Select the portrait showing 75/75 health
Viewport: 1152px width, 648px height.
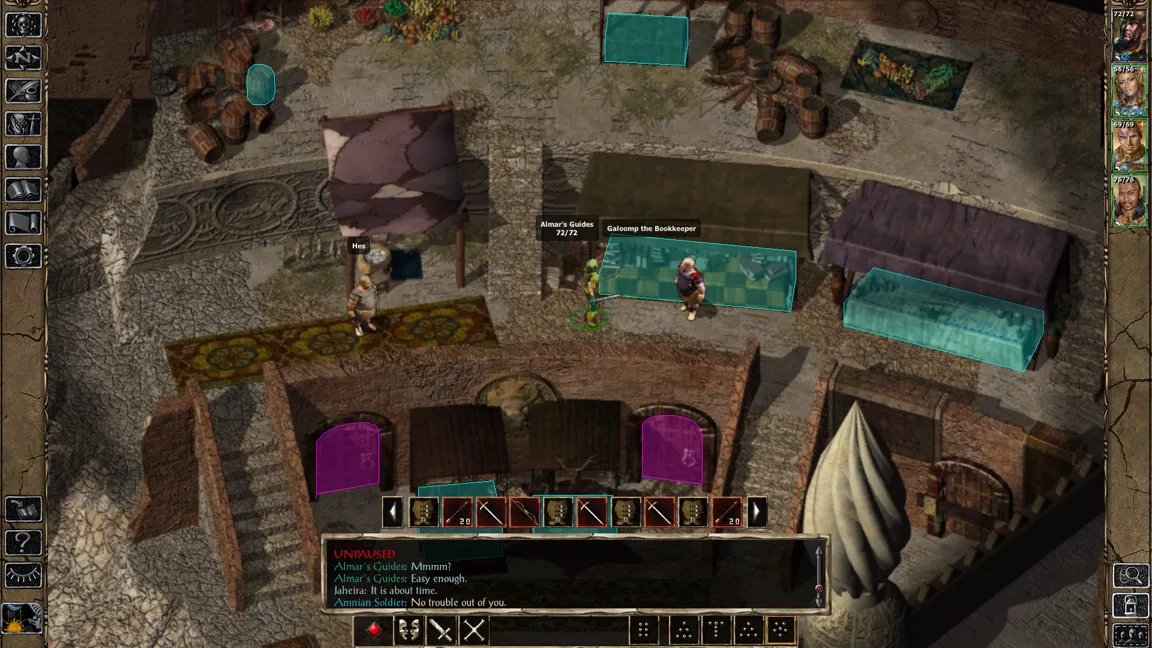(1130, 200)
